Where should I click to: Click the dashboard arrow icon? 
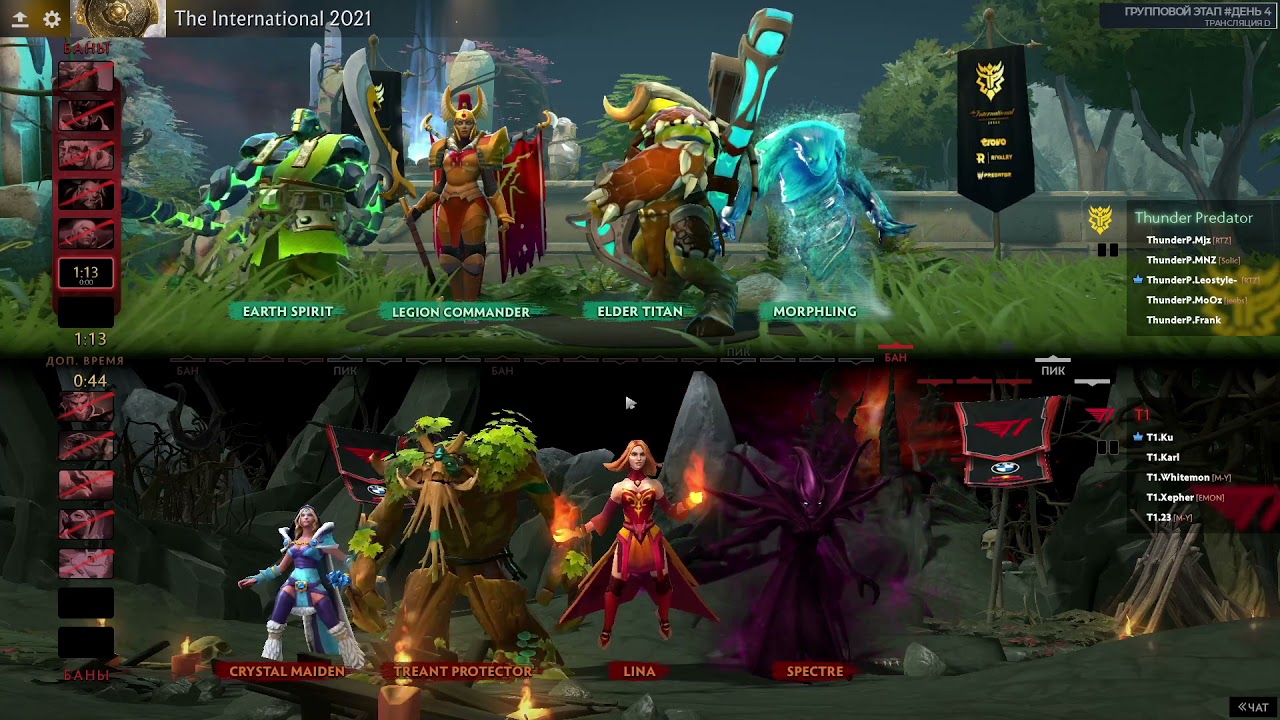click(19, 18)
